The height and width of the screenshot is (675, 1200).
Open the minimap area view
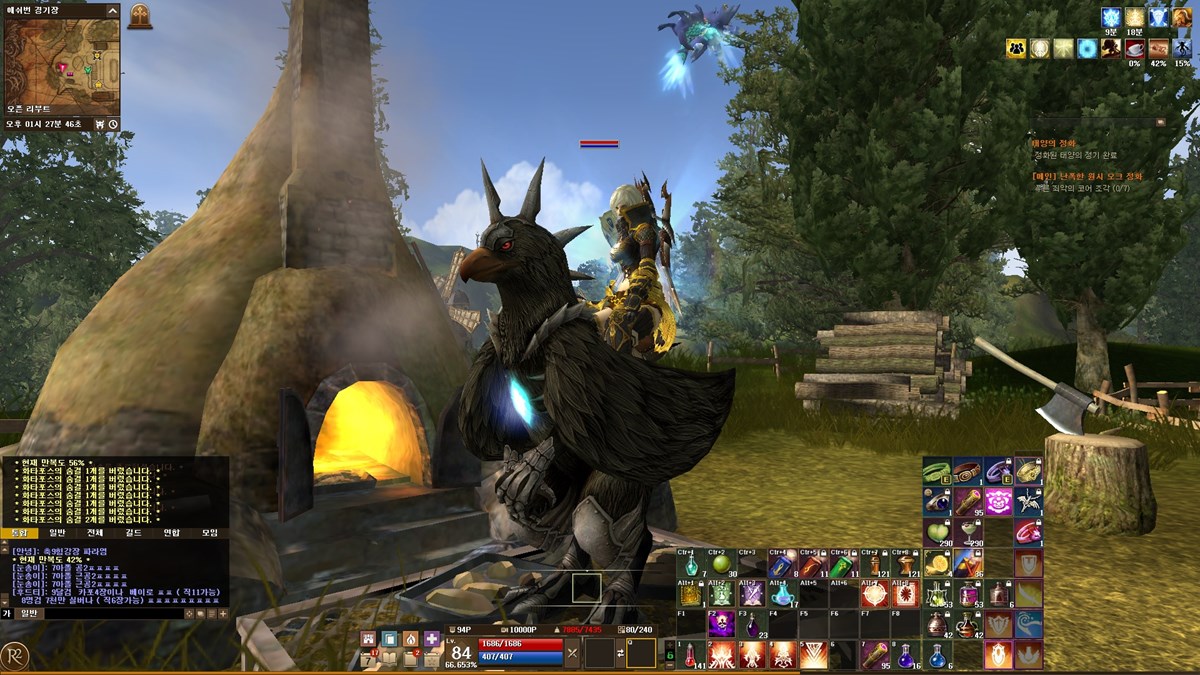pos(62,60)
